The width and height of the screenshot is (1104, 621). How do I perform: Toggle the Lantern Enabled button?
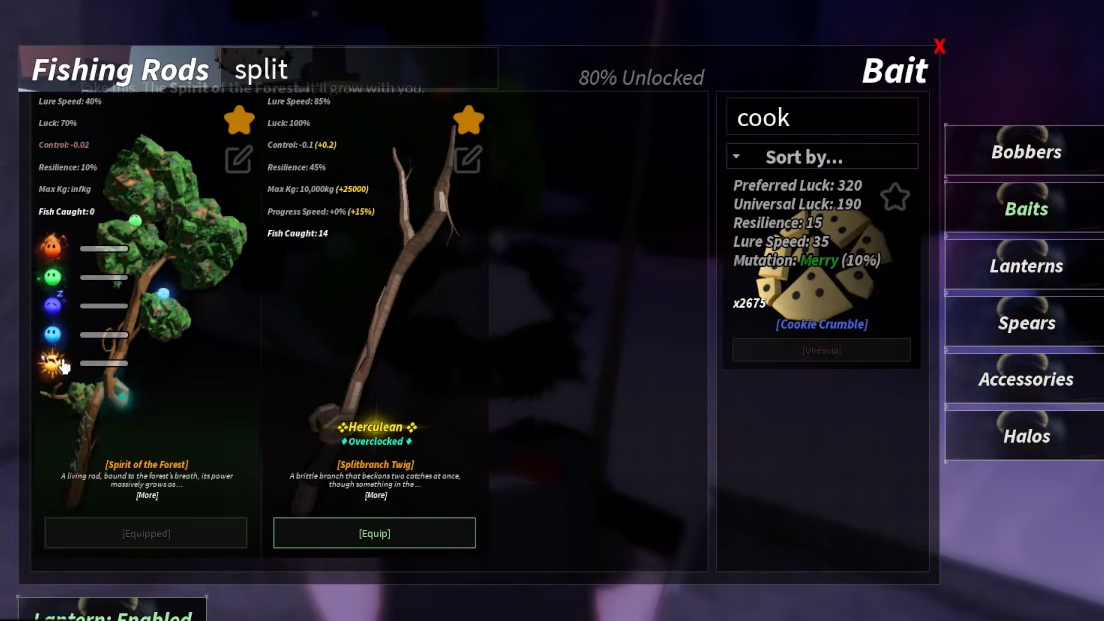[112, 612]
